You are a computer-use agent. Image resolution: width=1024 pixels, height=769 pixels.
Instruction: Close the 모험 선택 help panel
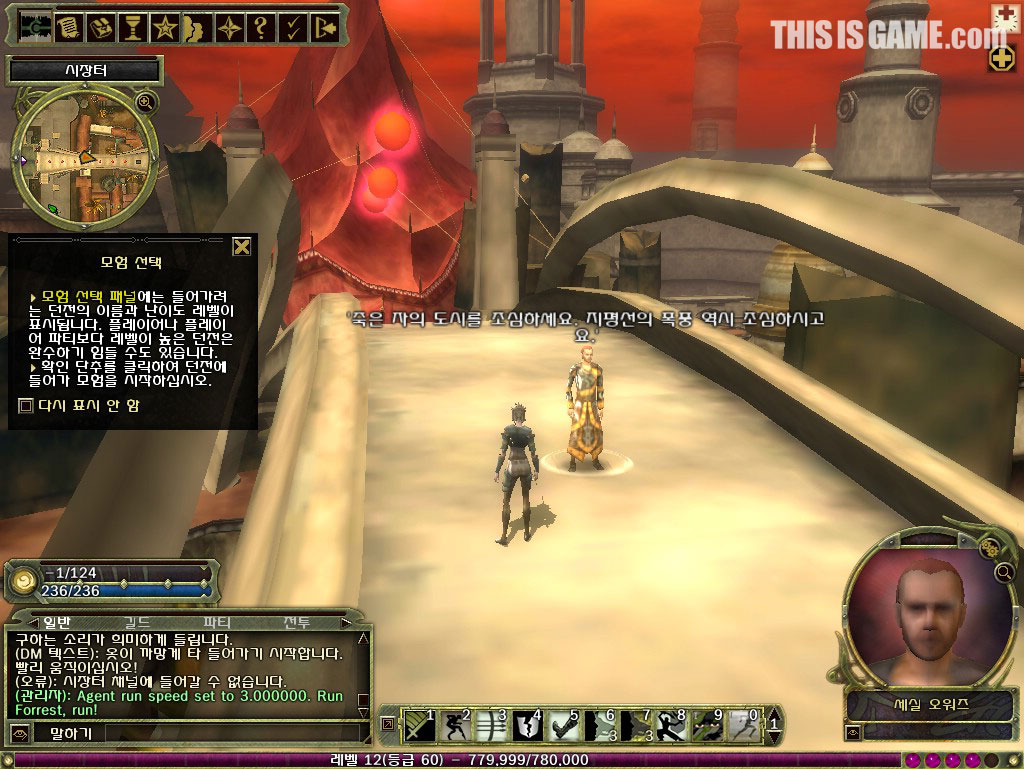pos(241,247)
